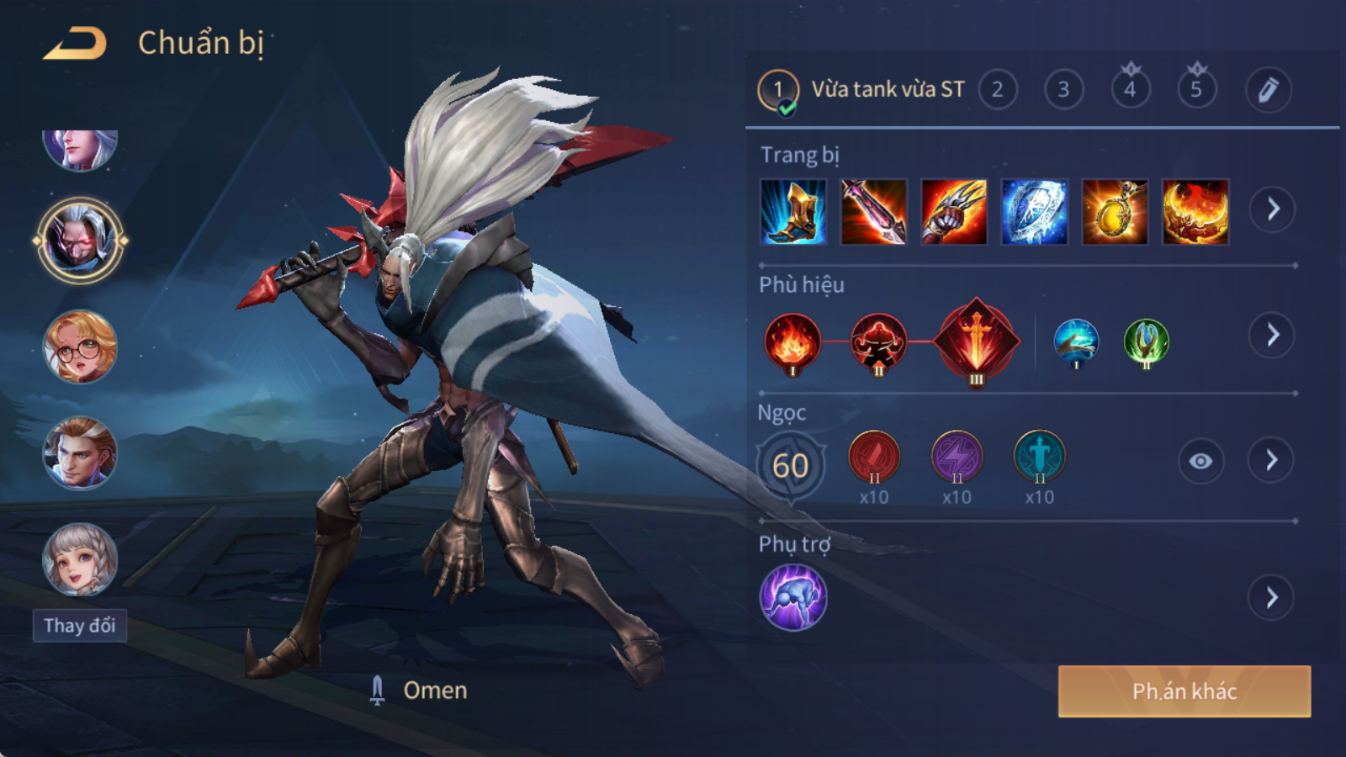This screenshot has height=757, width=1346.
Task: Go back with the return arrow
Action: point(75,44)
